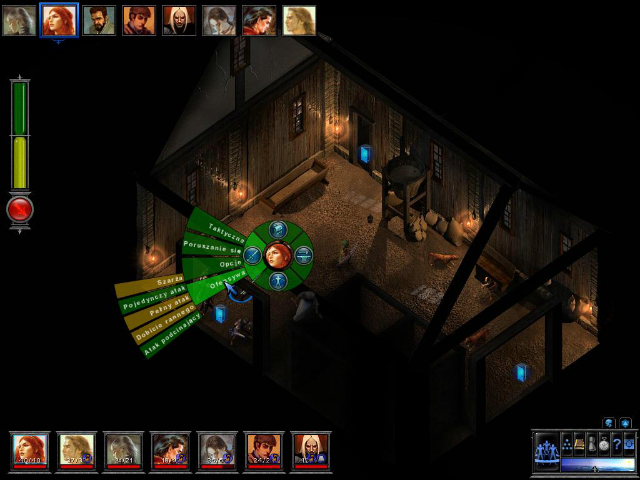Click the red combat button below the green bars
Image resolution: width=640 pixels, height=480 pixels.
tap(20, 209)
